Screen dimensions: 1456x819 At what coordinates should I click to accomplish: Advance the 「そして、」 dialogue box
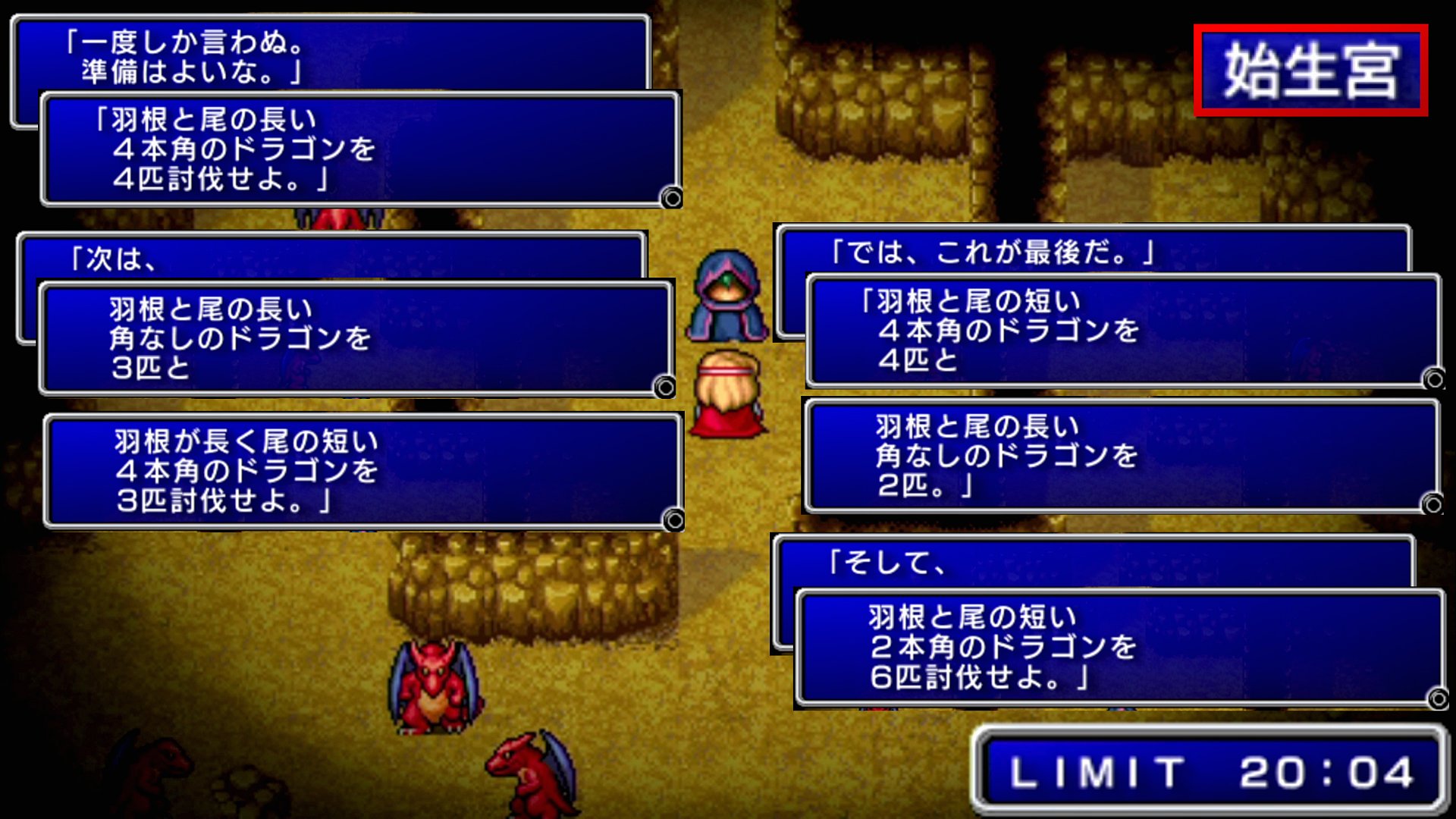point(1092,562)
